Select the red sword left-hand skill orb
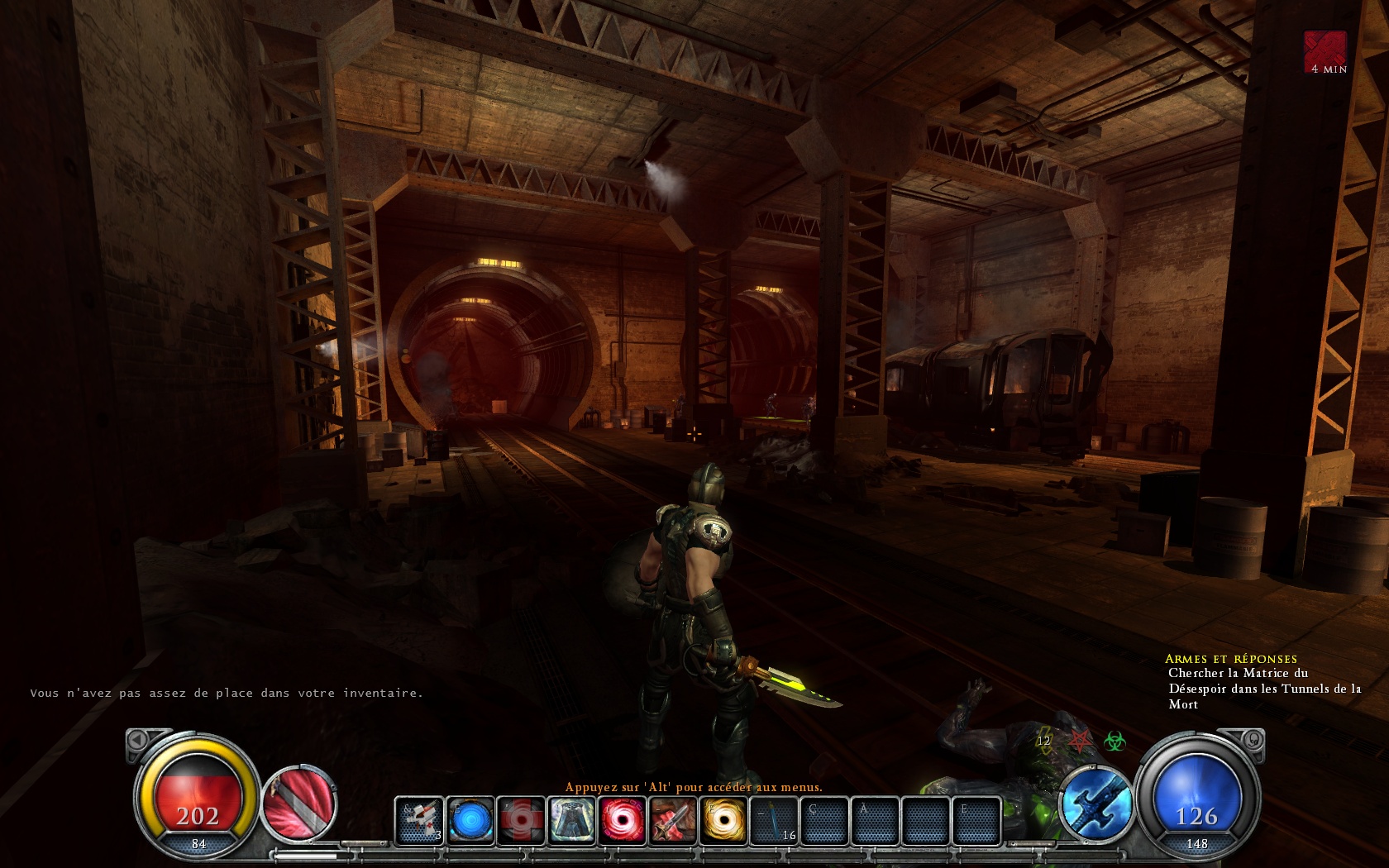Image resolution: width=1389 pixels, height=868 pixels. tap(299, 800)
